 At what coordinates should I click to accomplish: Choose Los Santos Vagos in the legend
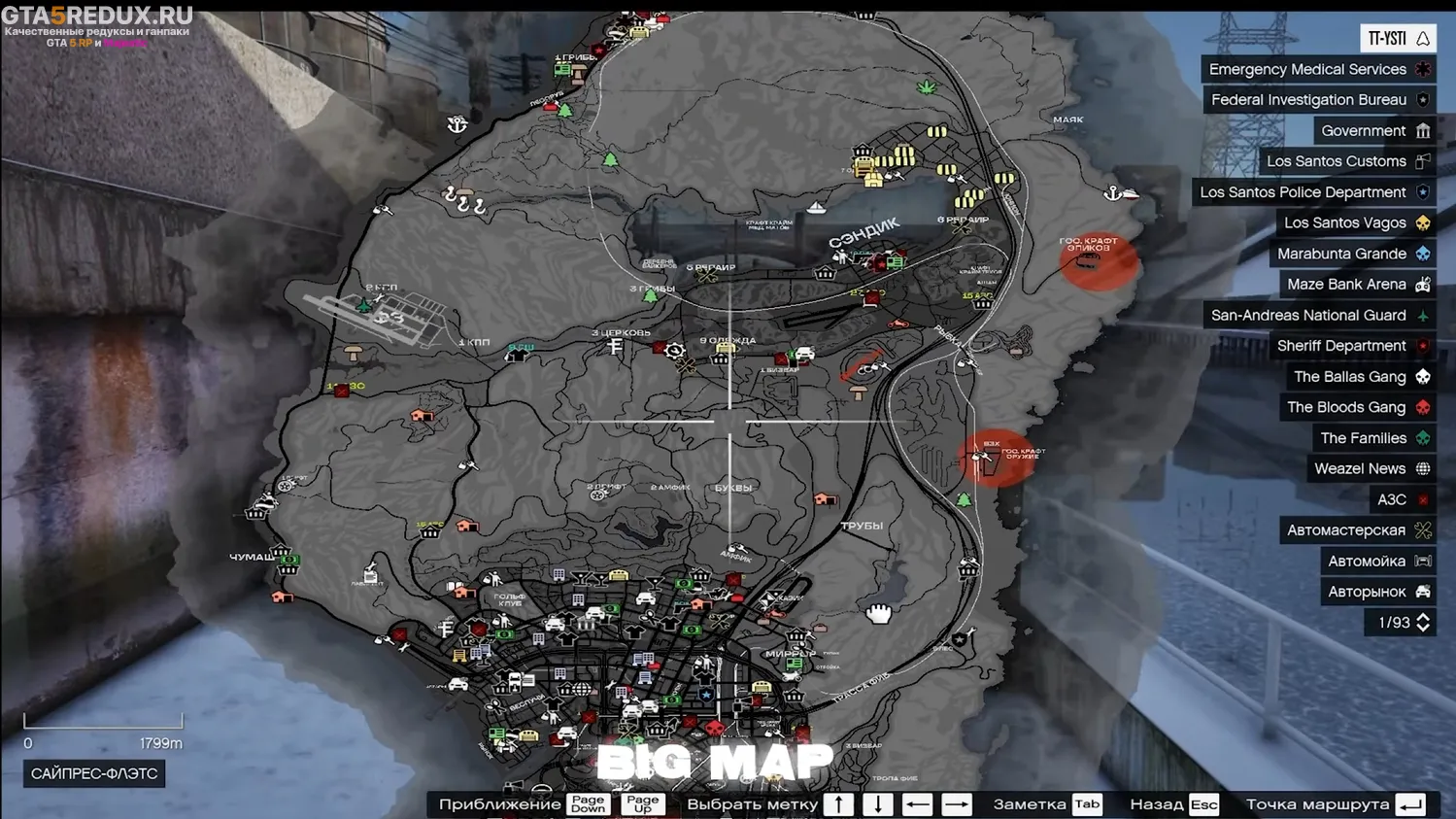click(1355, 223)
